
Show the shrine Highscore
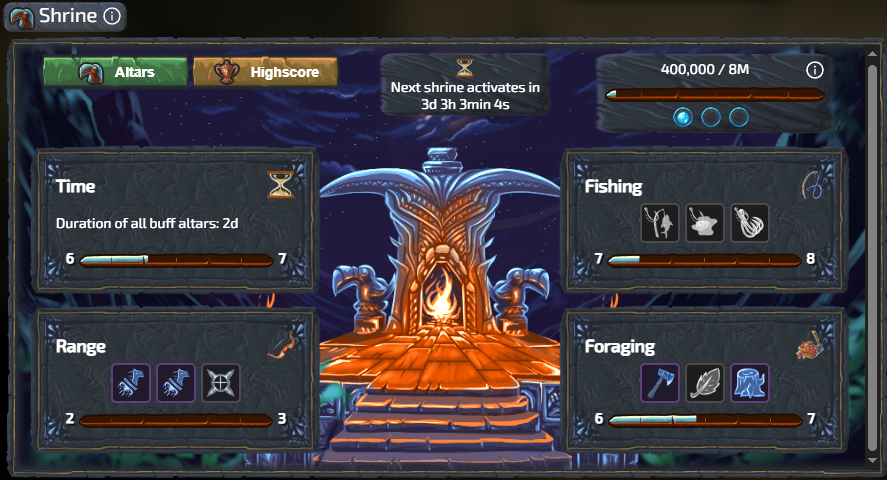pos(265,72)
